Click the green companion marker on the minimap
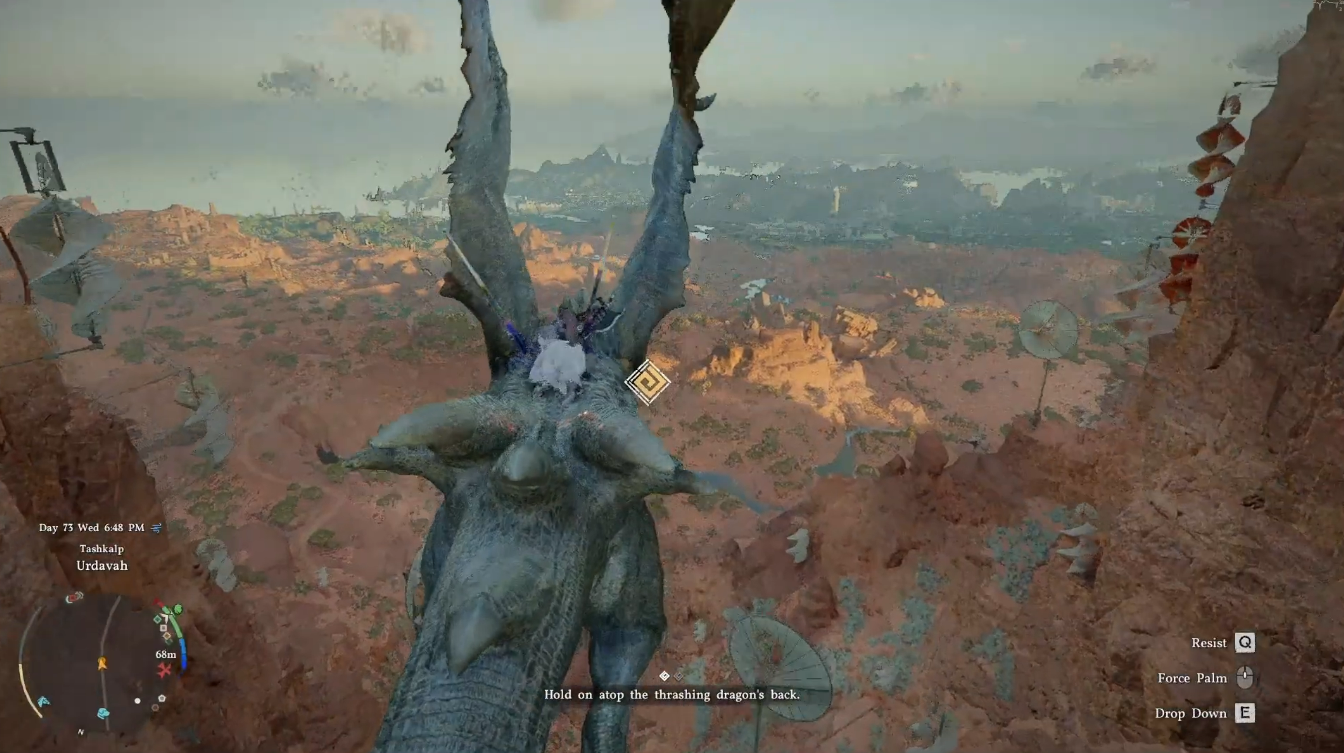The width and height of the screenshot is (1344, 753). 178,609
